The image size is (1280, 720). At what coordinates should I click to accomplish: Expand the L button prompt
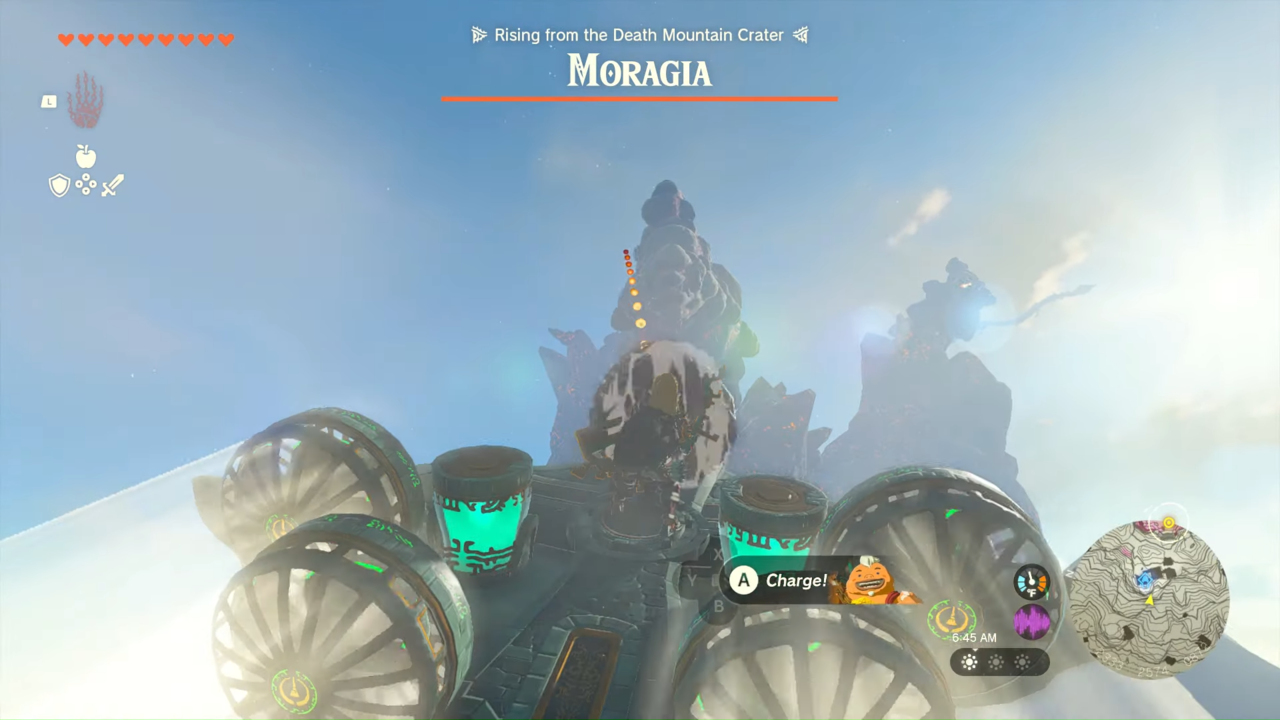(48, 101)
